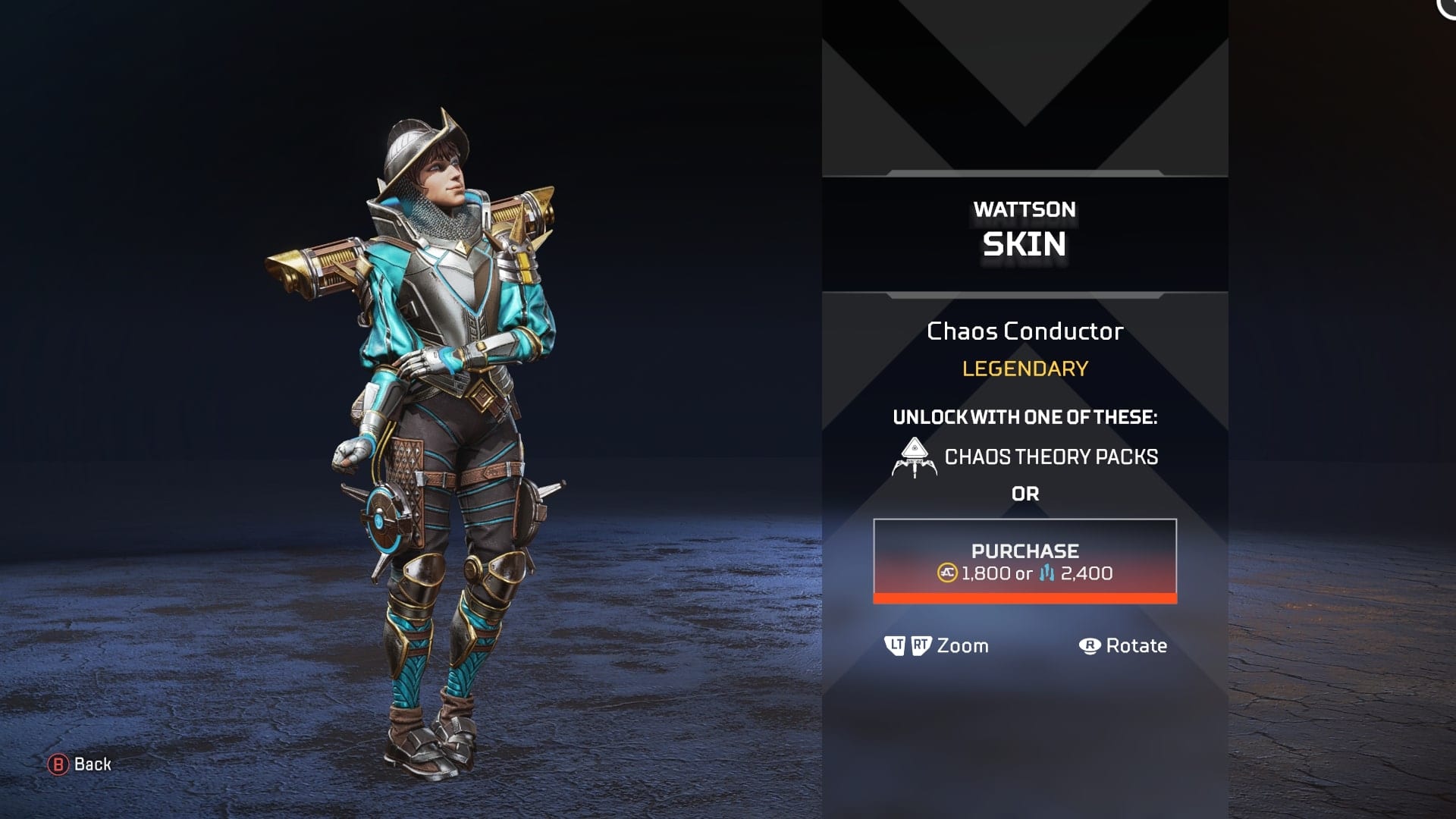Click the RT trigger button icon
Viewport: 1456px width, 819px height.
coord(921,646)
